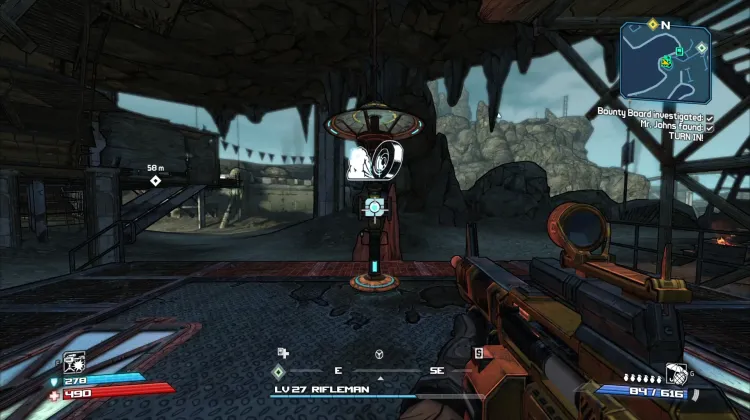
Task: Click the cyan square marker on minimap
Action: pyautogui.click(x=679, y=51)
